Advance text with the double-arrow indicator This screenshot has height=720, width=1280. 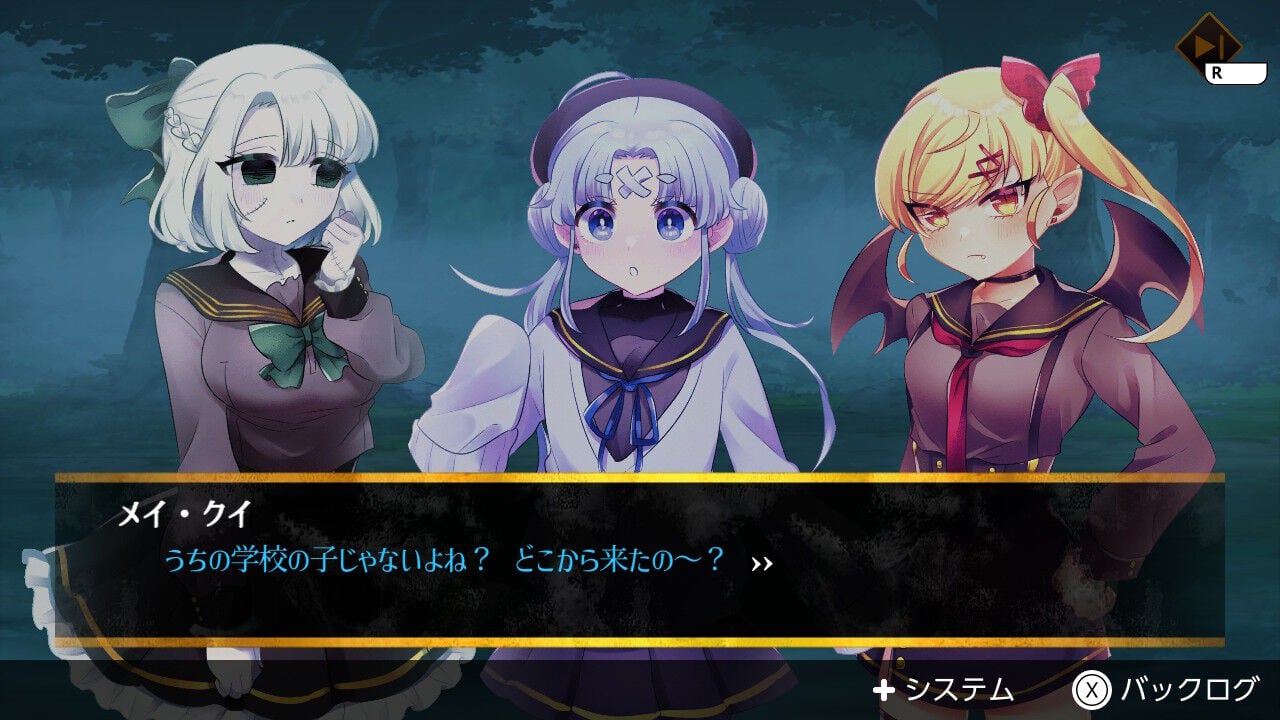(x=764, y=562)
